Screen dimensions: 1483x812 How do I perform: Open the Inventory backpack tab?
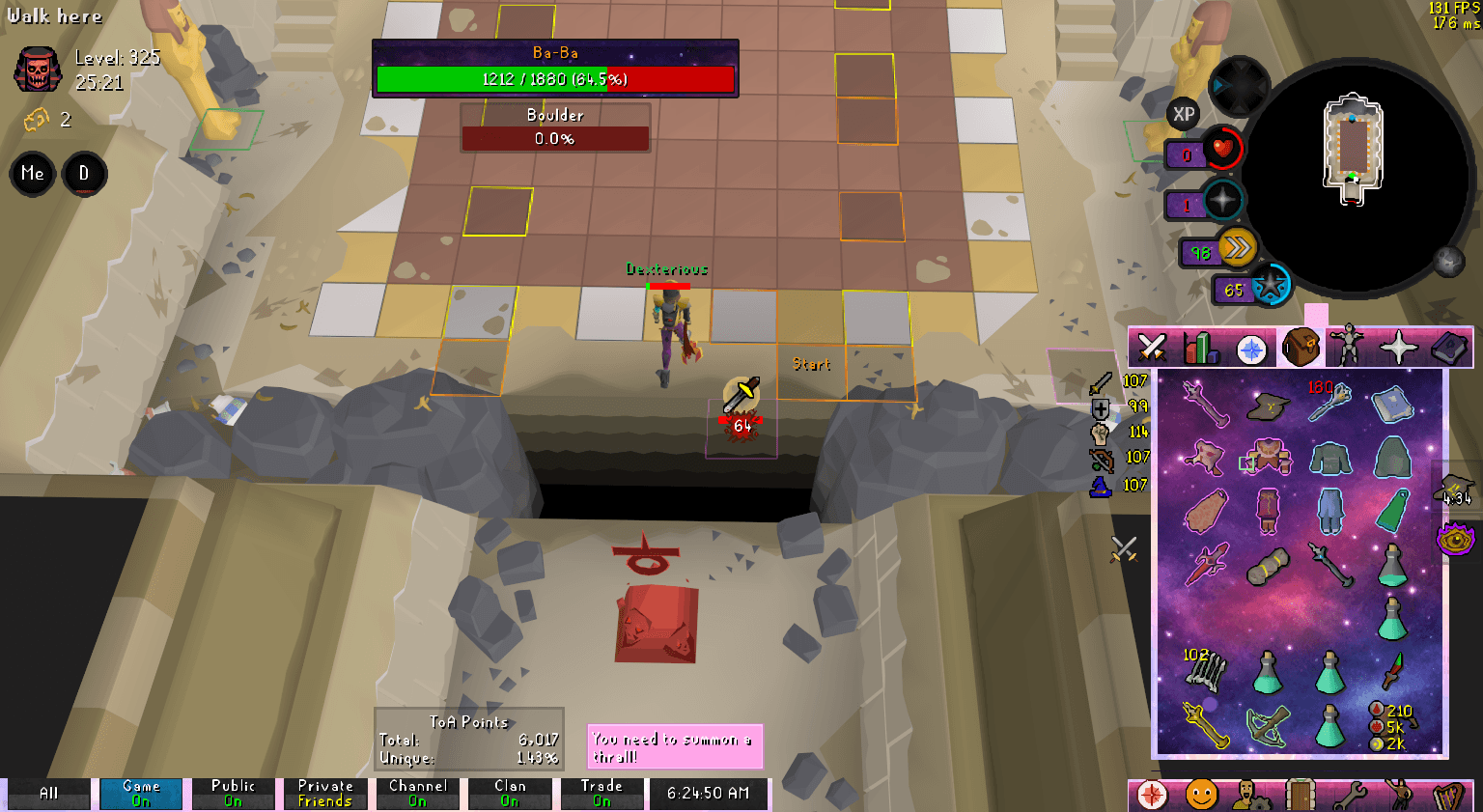(x=1300, y=348)
